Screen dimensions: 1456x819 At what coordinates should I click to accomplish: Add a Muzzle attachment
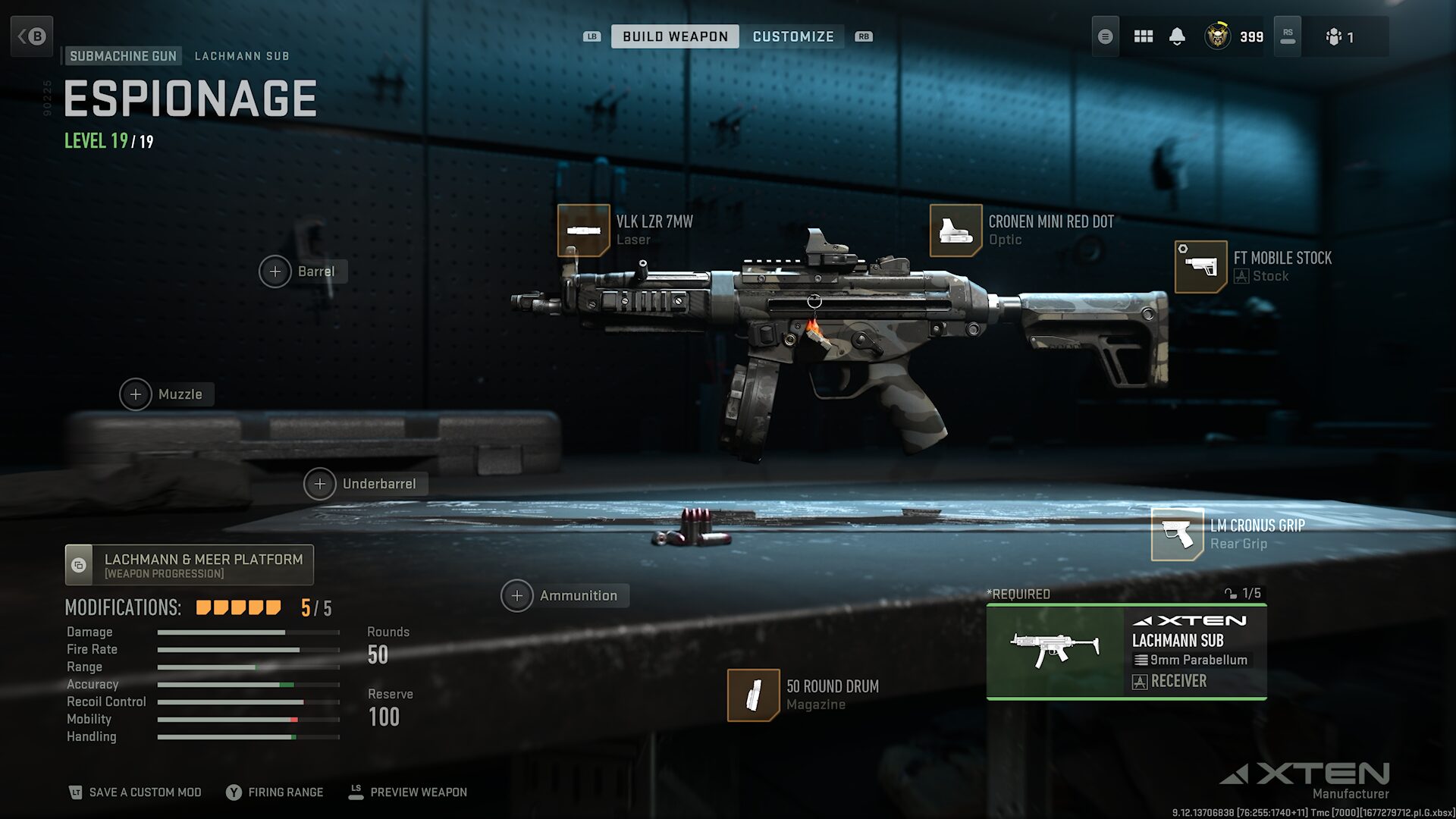[x=136, y=394]
